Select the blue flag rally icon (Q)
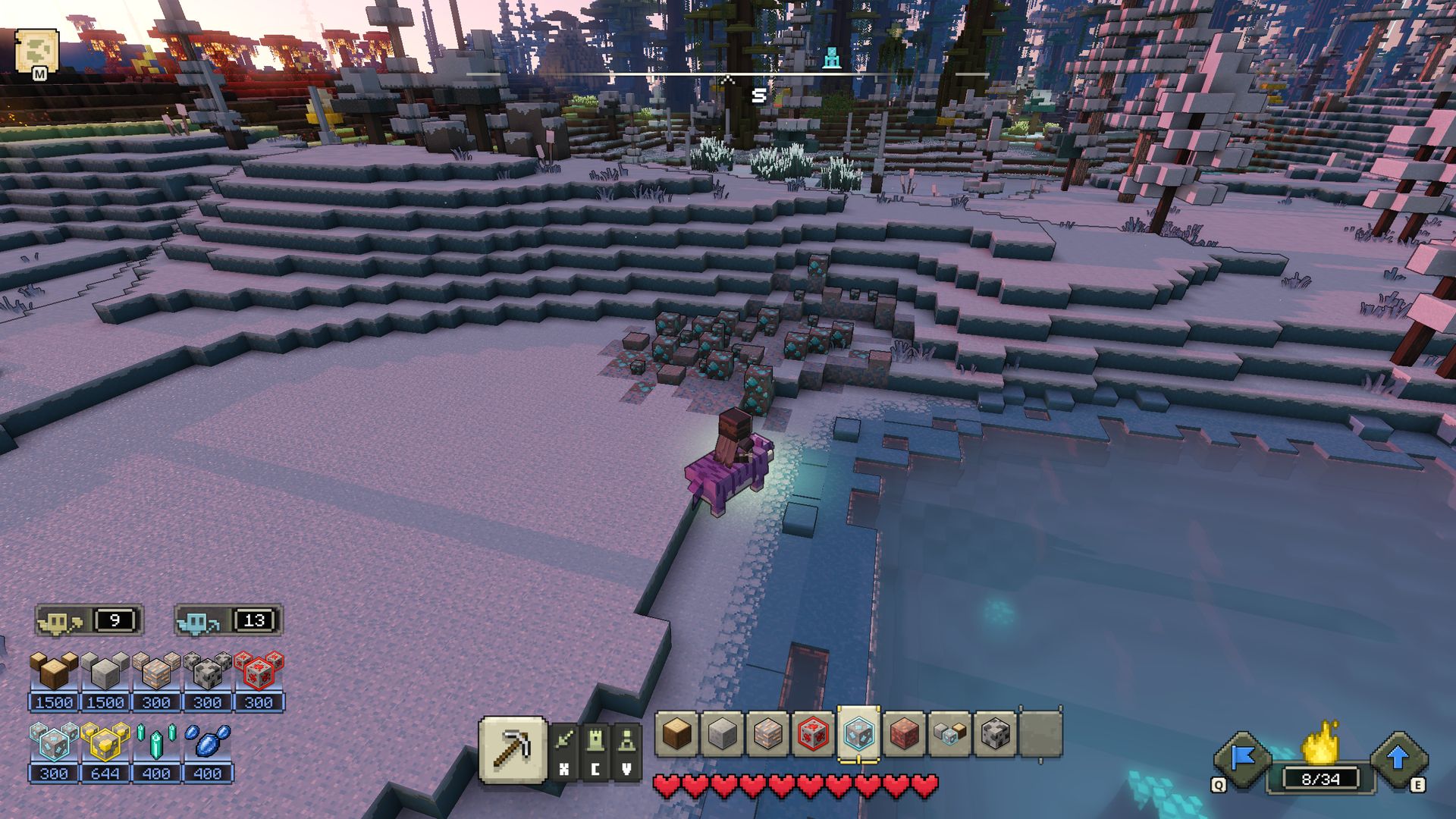Image resolution: width=1456 pixels, height=819 pixels. [x=1242, y=757]
